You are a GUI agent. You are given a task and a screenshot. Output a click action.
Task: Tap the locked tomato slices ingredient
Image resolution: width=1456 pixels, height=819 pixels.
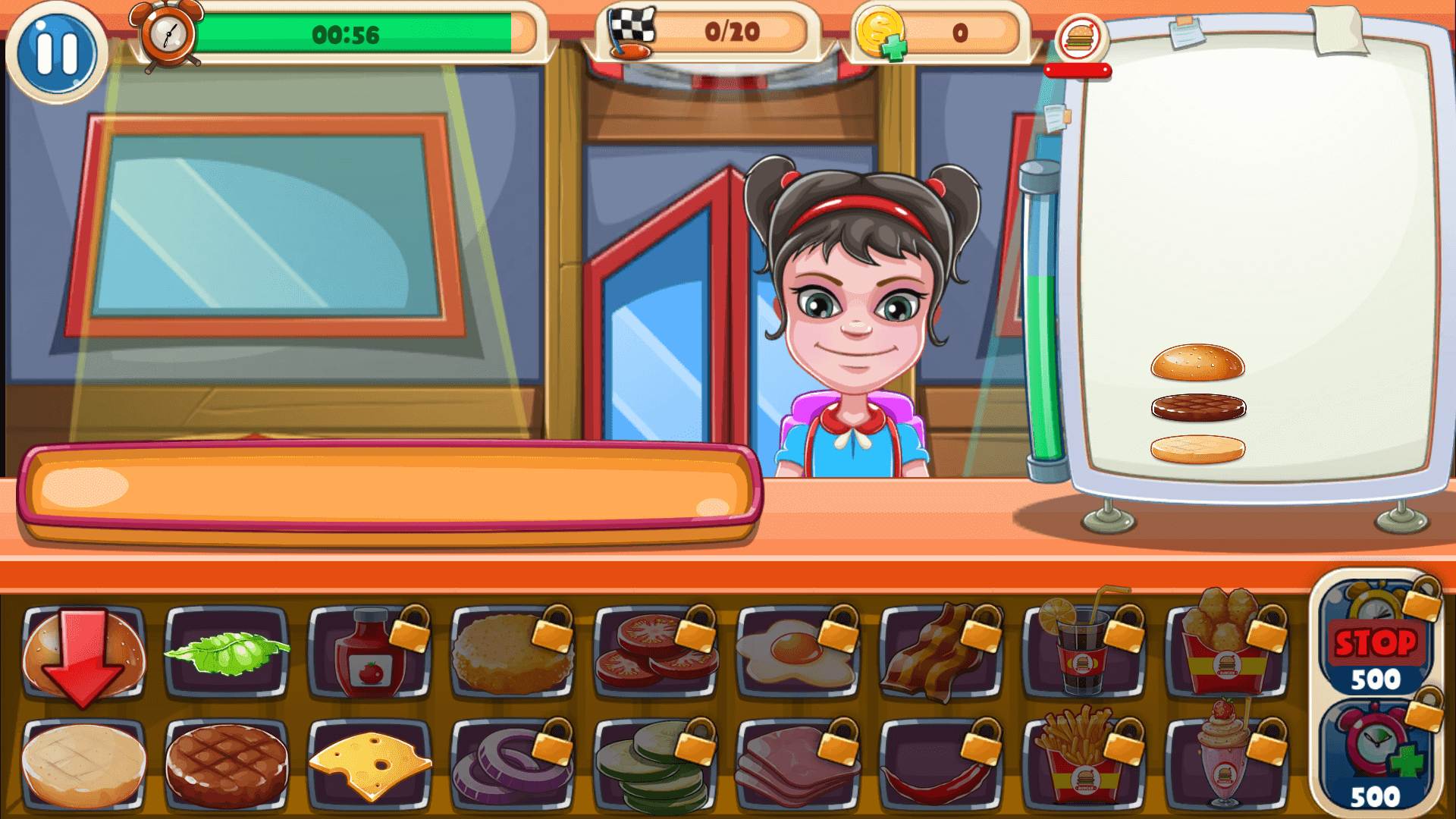656,652
